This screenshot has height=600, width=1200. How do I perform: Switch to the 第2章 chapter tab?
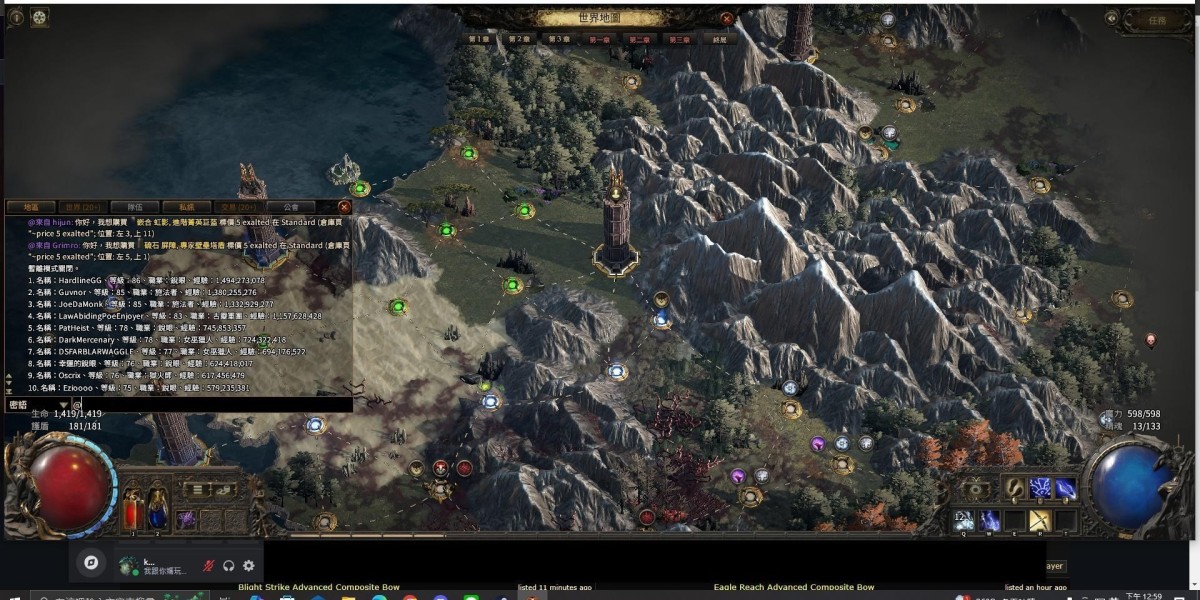518,39
